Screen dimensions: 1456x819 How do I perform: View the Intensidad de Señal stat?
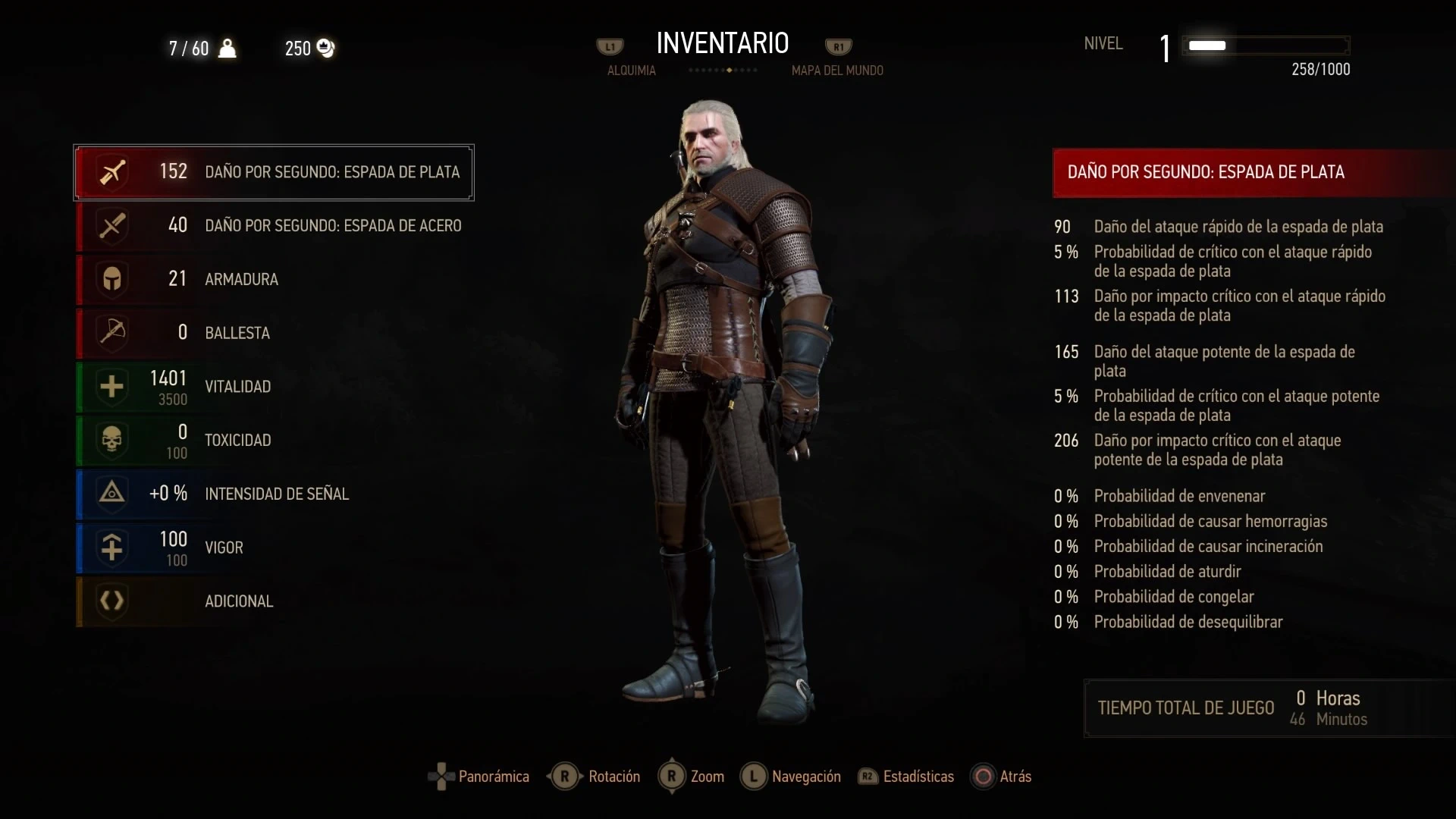click(274, 494)
